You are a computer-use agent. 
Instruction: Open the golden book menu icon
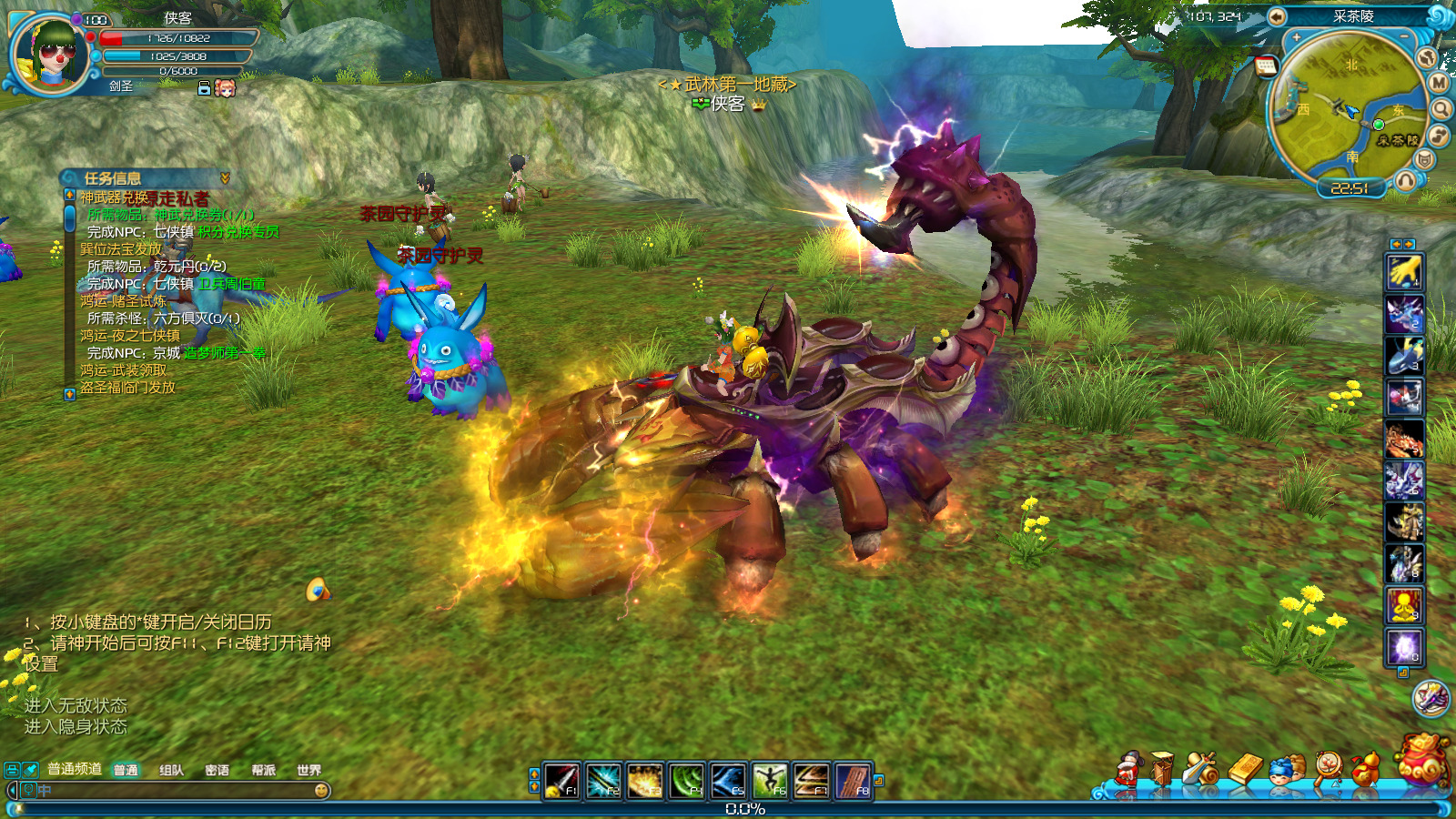(x=1245, y=769)
